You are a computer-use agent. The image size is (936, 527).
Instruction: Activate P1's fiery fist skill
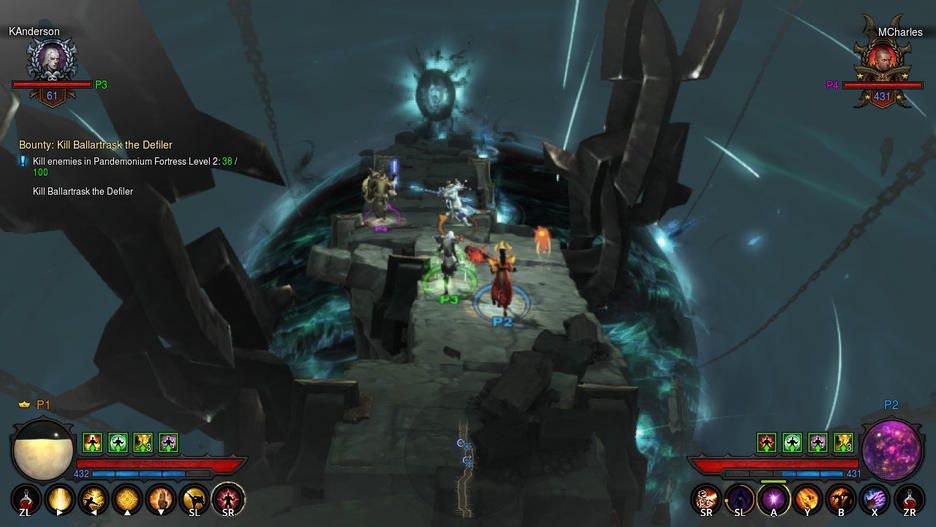click(161, 498)
